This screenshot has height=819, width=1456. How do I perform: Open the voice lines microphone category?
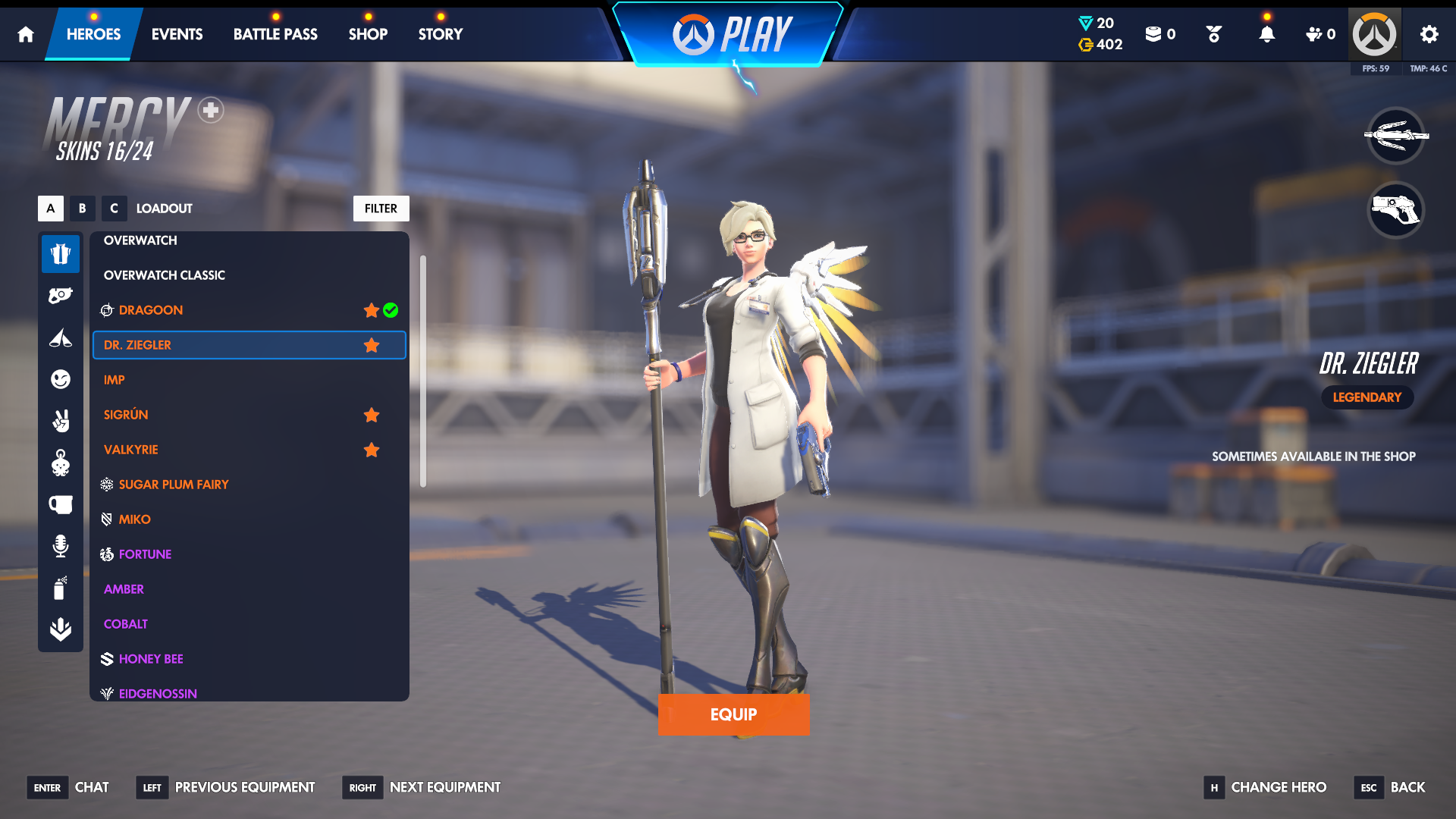pyautogui.click(x=61, y=546)
